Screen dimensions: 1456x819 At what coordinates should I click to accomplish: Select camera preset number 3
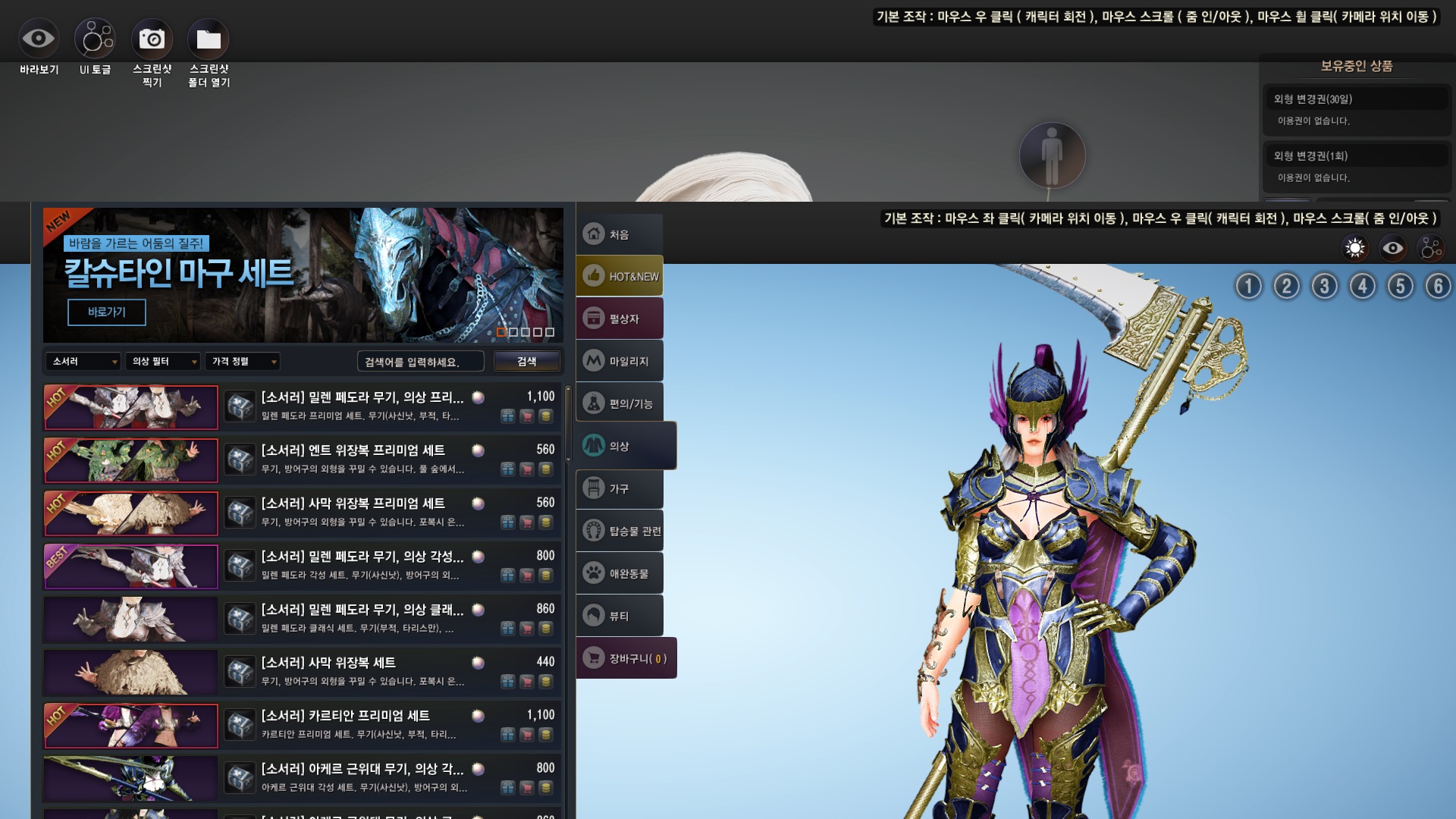click(x=1324, y=286)
